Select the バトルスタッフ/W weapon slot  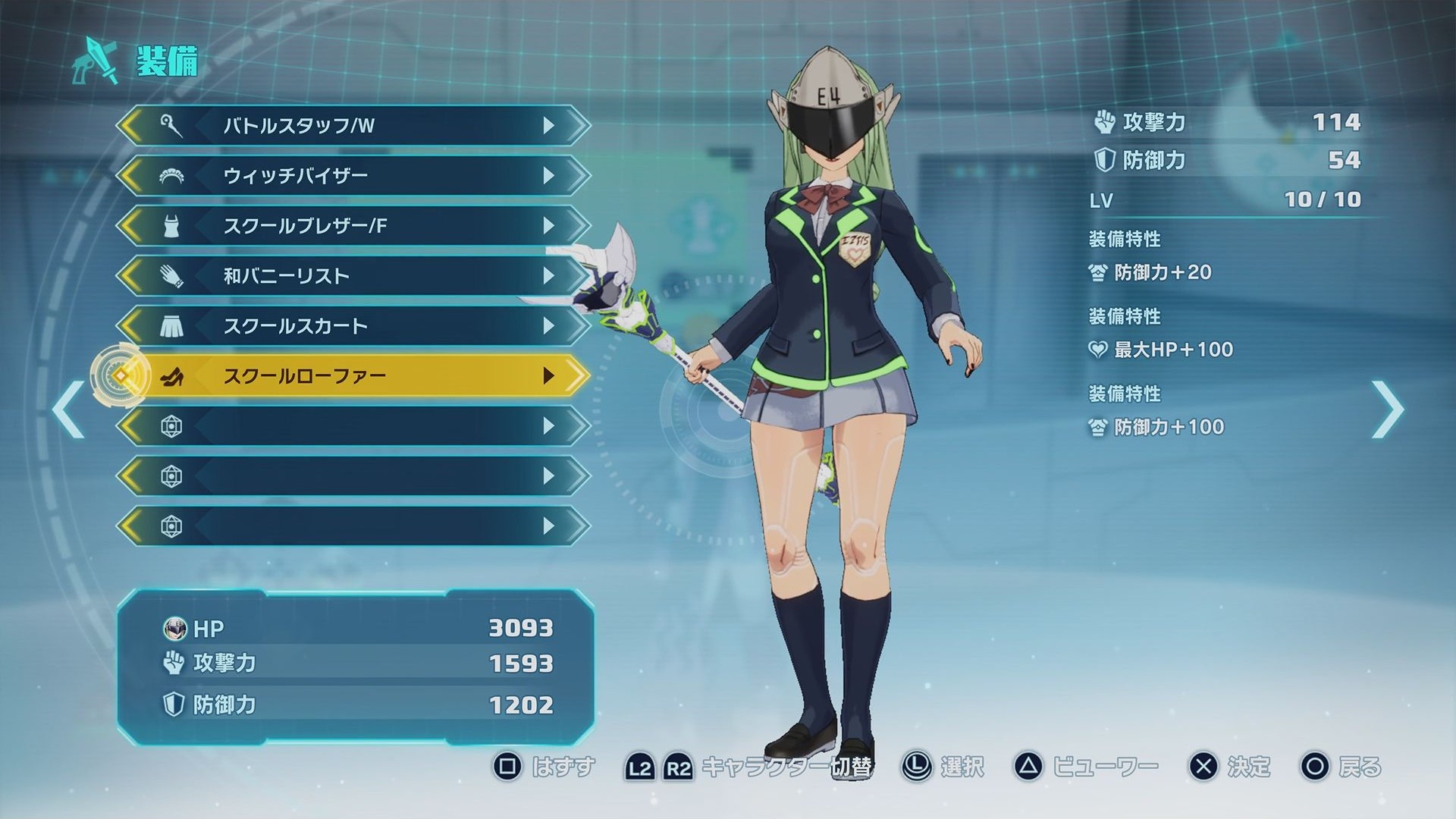click(353, 126)
